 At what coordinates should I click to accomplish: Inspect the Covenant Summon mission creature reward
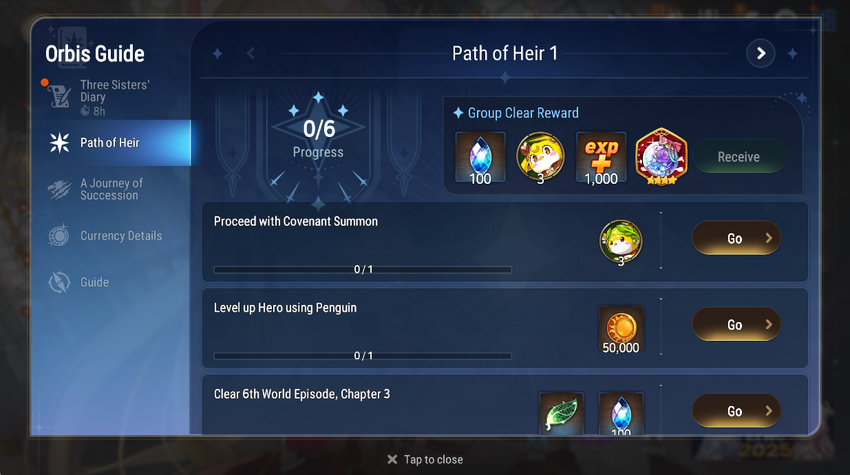click(621, 243)
